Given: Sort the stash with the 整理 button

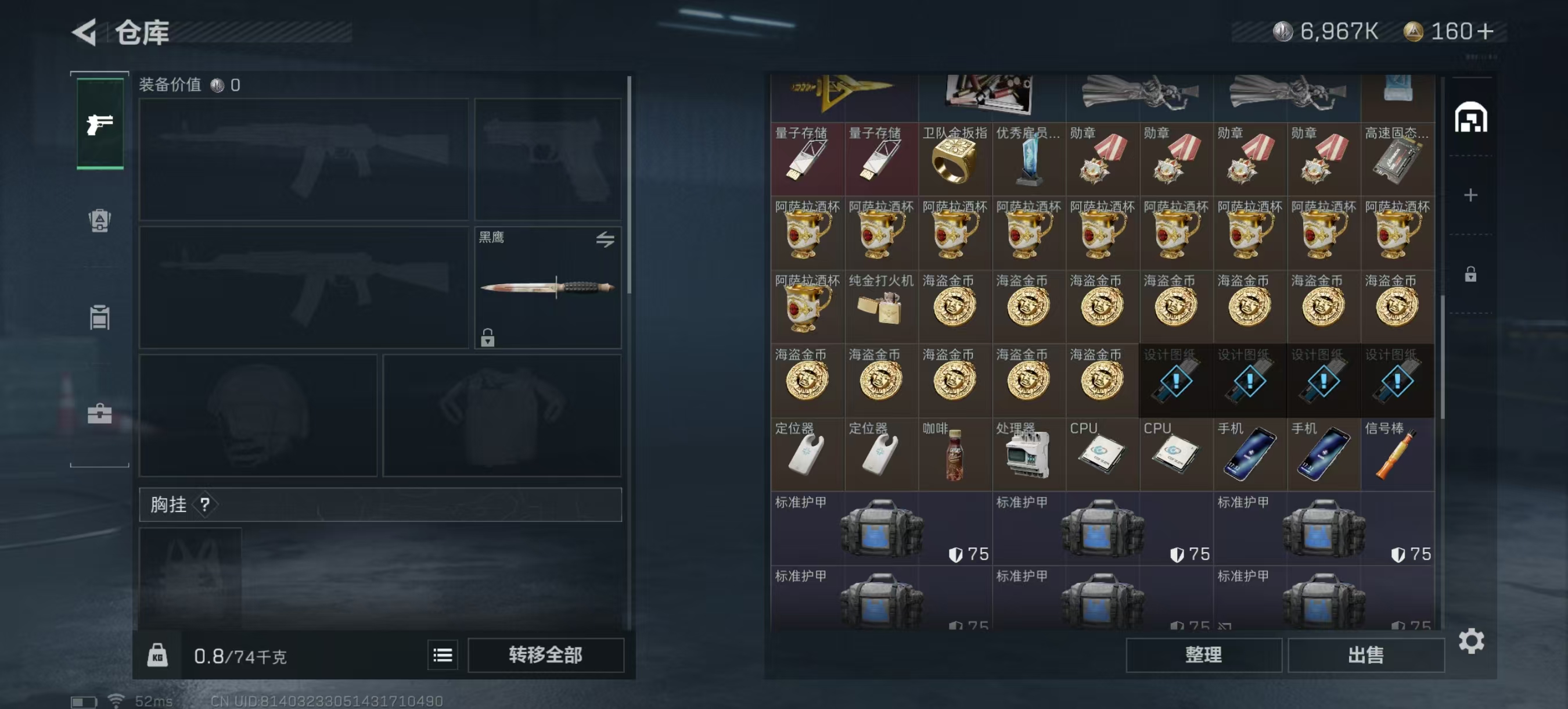Looking at the screenshot, I should (x=1203, y=655).
